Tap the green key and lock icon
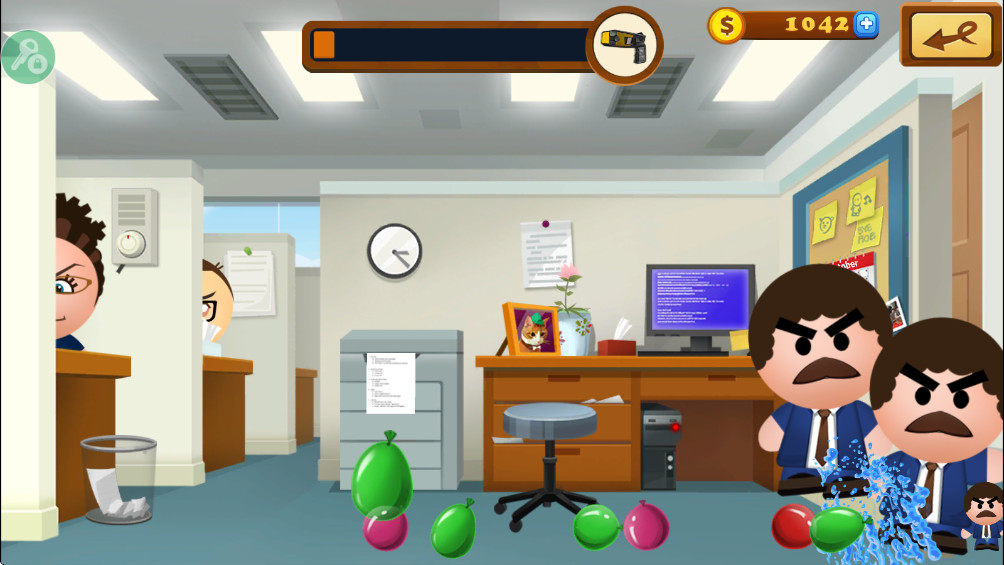This screenshot has width=1004, height=565. [25, 56]
